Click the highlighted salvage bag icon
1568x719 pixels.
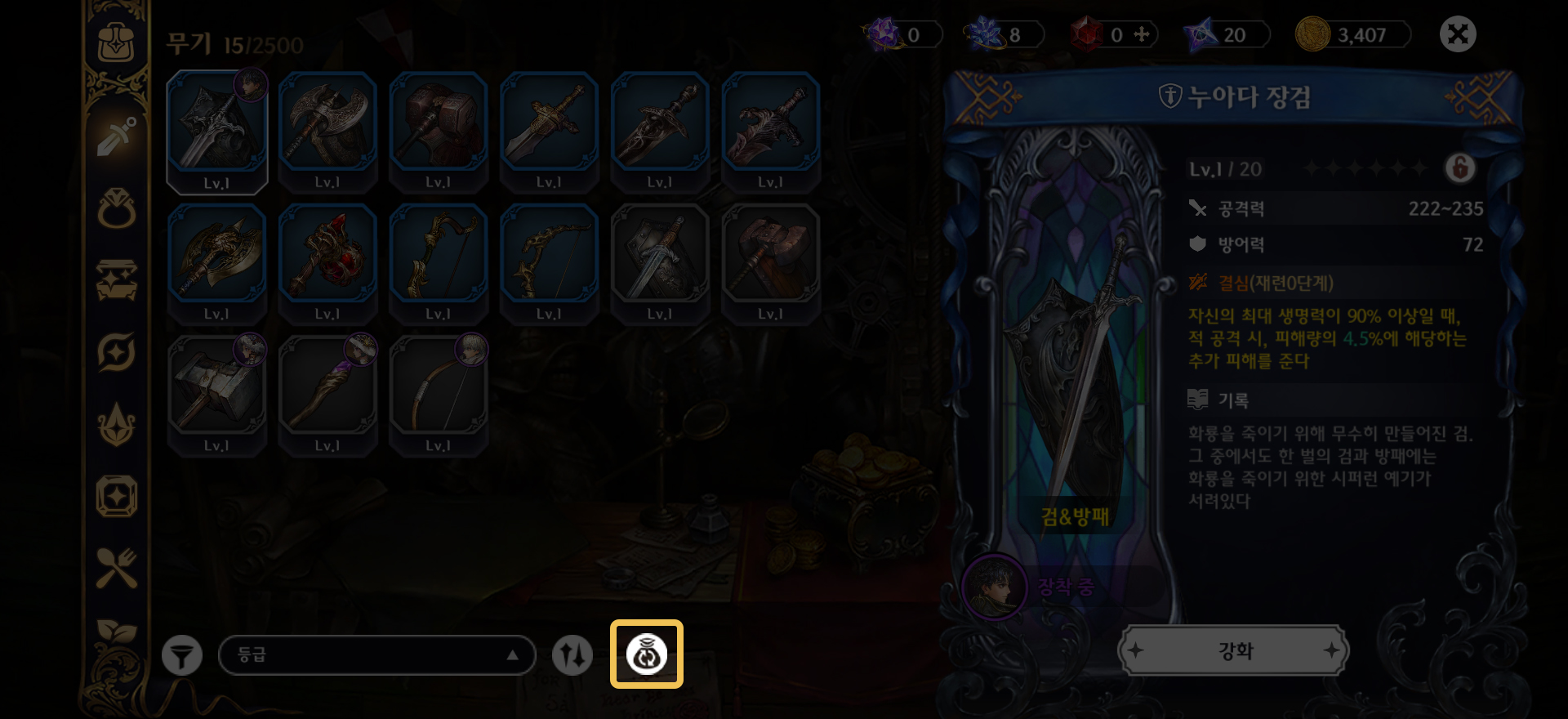click(647, 654)
